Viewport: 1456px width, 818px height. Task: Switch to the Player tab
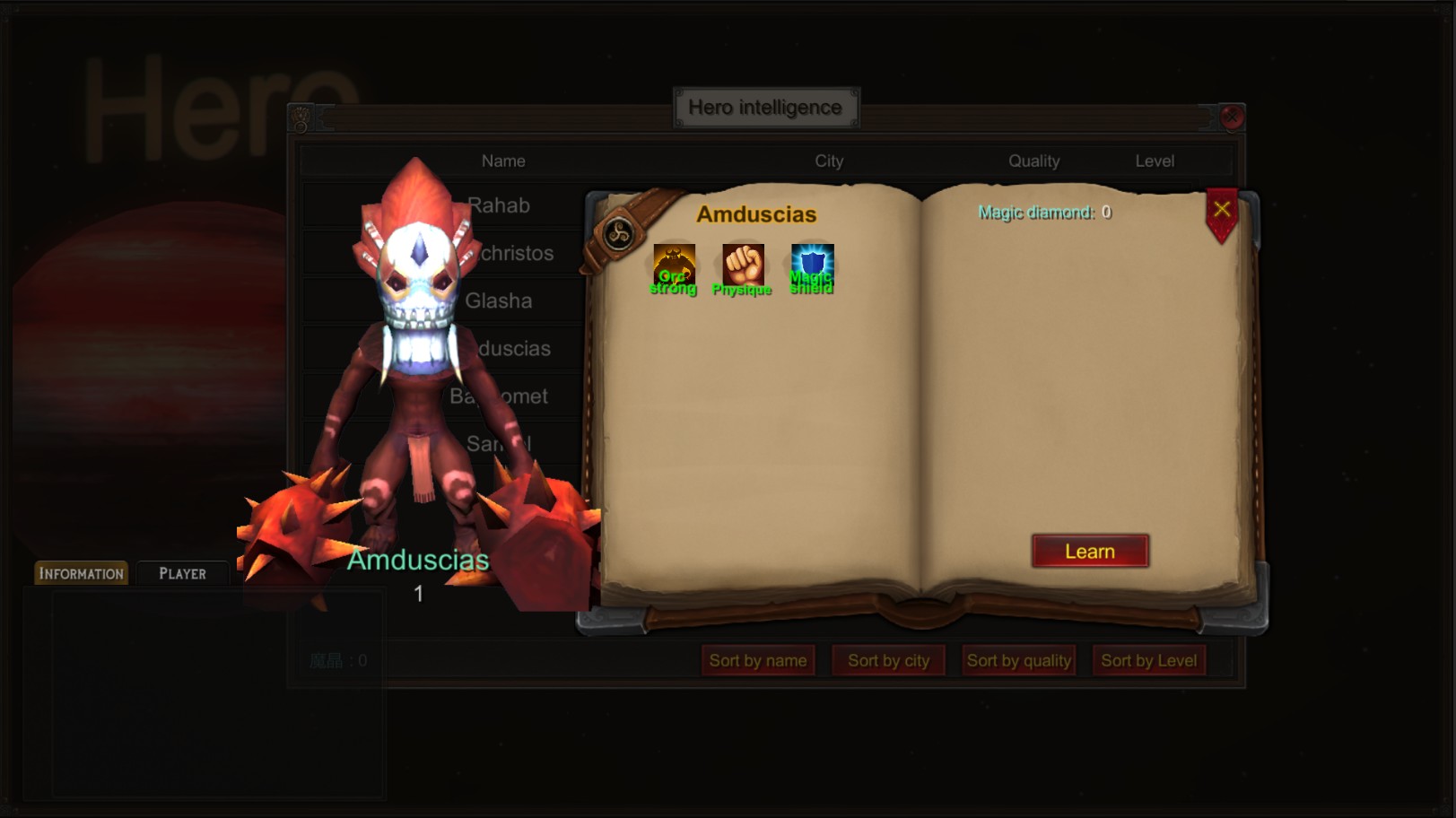click(x=182, y=573)
